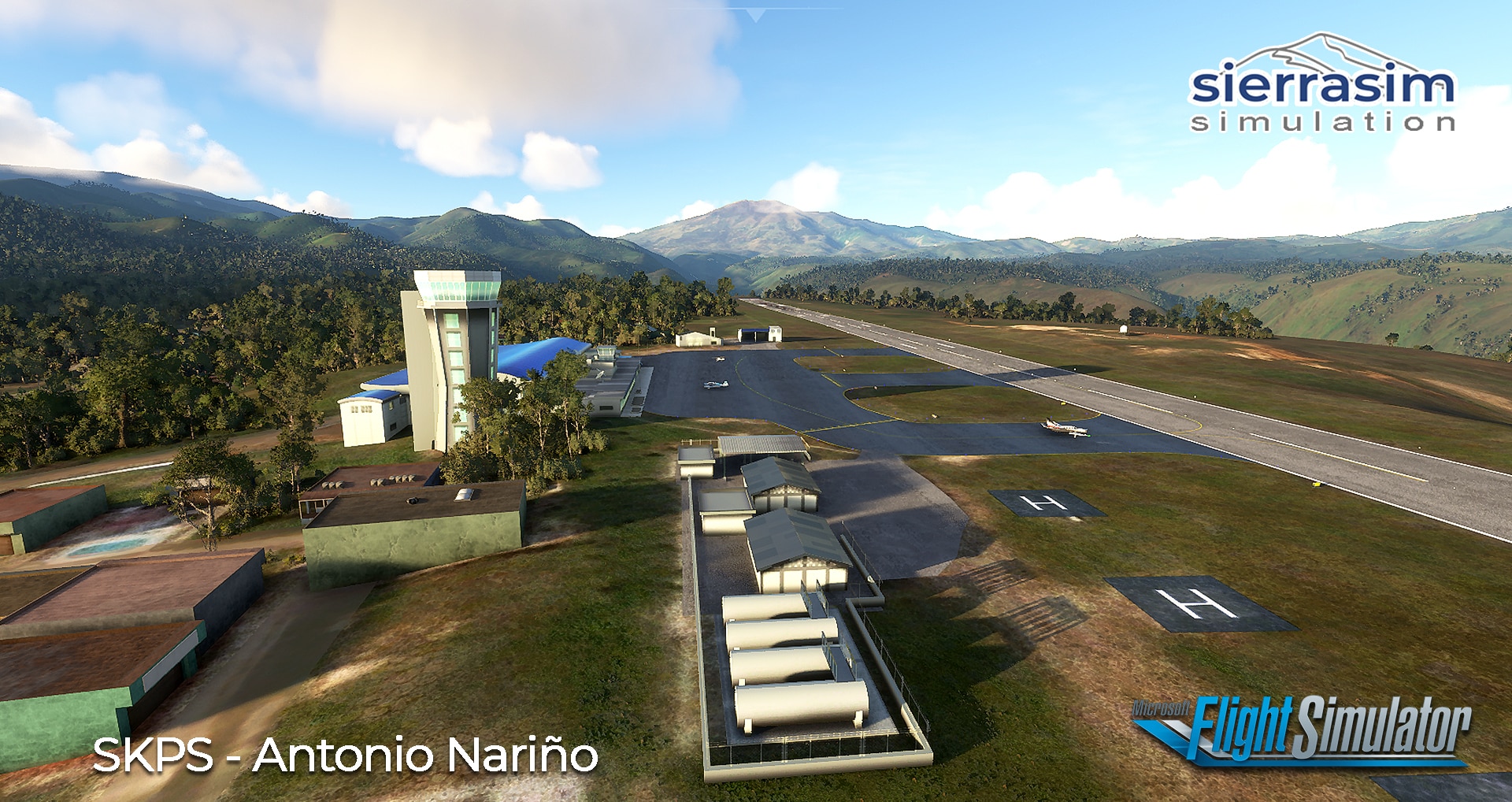Expand the top toolbar triangle handle
This screenshot has width=1512, height=802.
[755, 15]
